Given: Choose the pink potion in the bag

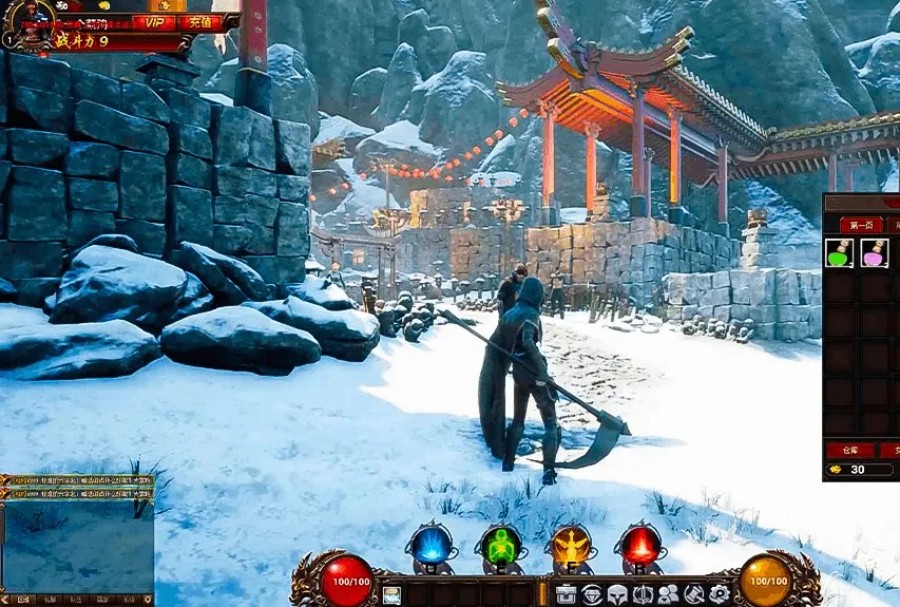Looking at the screenshot, I should pos(875,254).
